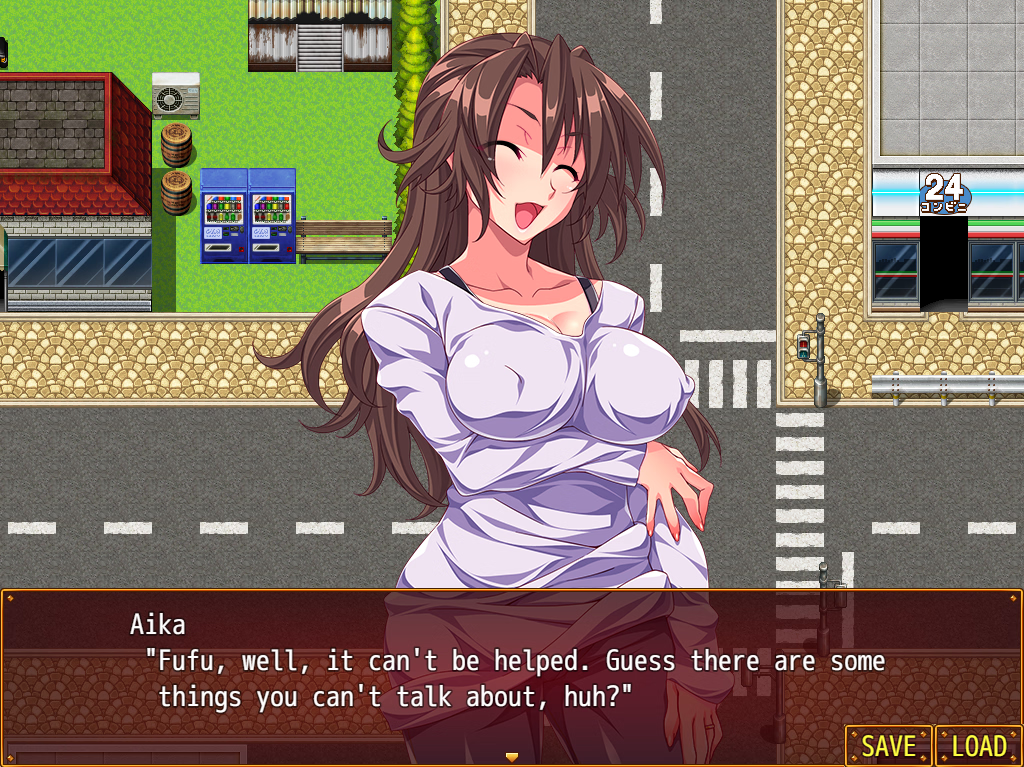Image resolution: width=1024 pixels, height=767 pixels.
Task: Open the LOAD menu
Action: tap(978, 746)
